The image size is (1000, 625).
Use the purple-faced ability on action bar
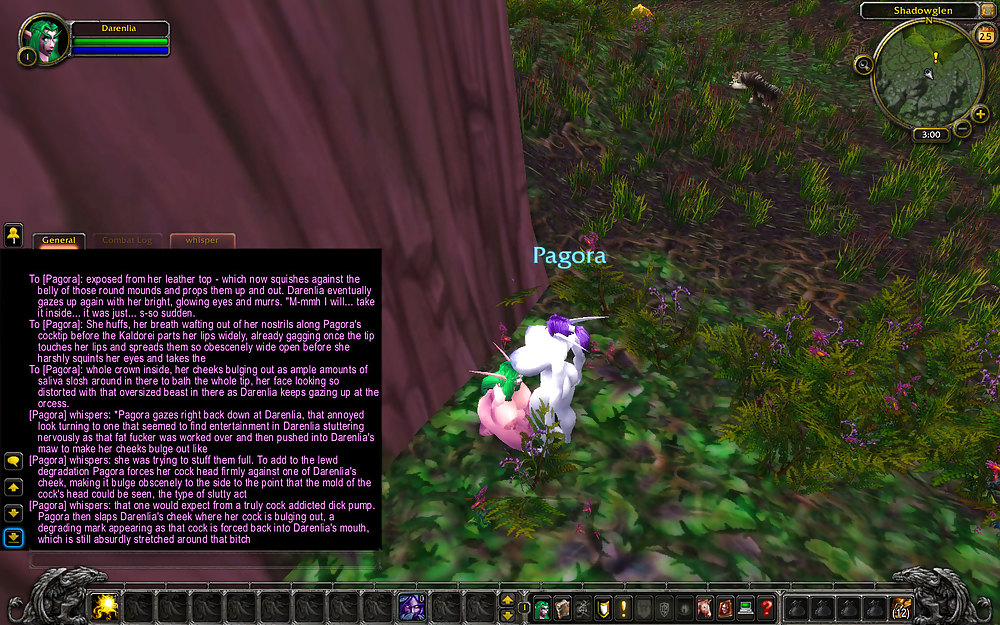point(411,606)
